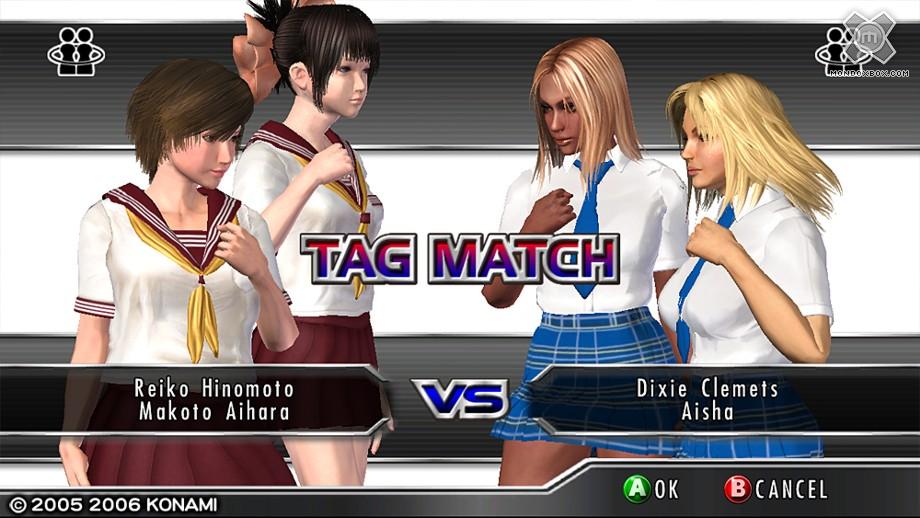Select the Reiko Hinomoto and Makoto Aihara team panel

click(215, 399)
